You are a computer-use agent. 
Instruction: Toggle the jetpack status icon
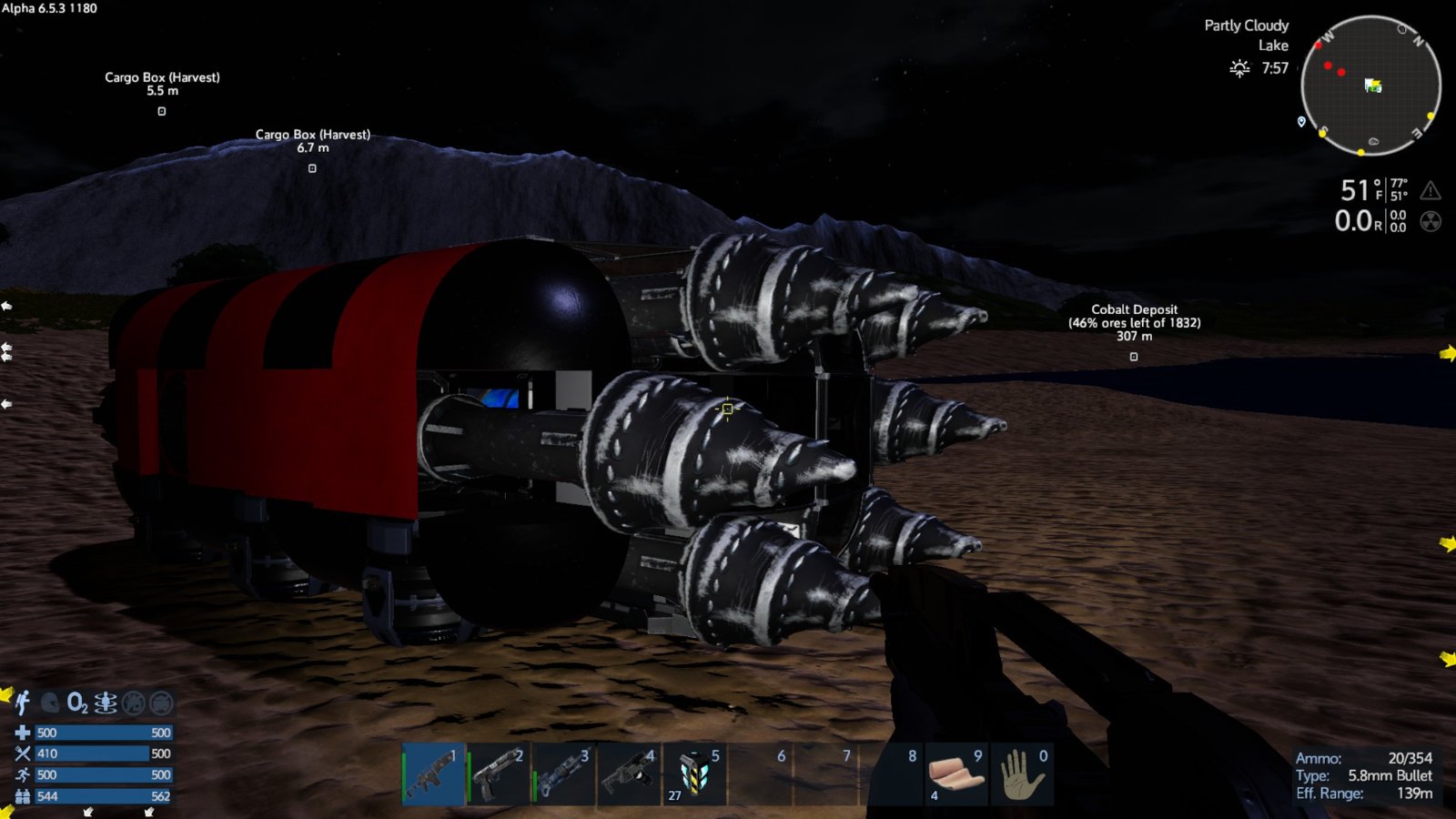coord(23,703)
